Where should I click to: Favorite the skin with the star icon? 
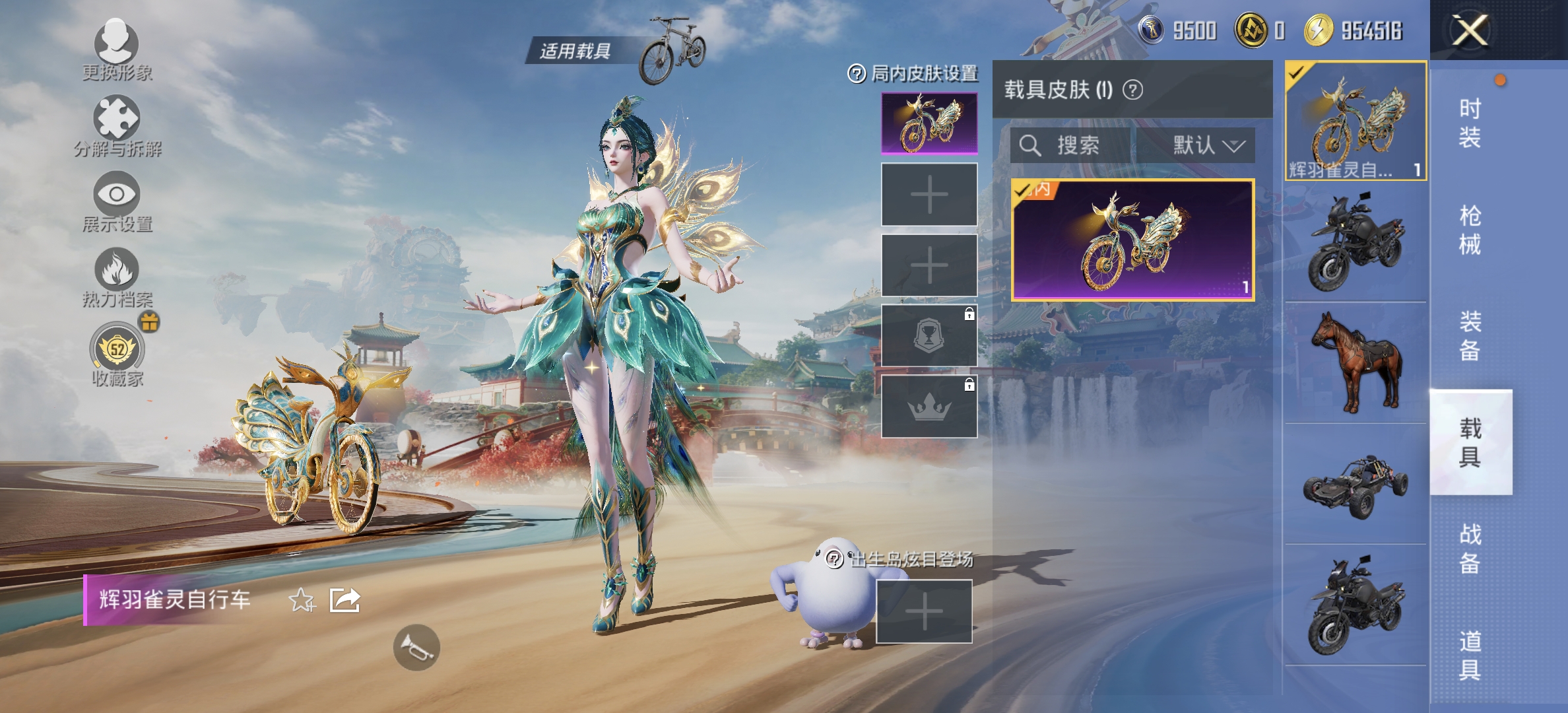click(x=302, y=600)
